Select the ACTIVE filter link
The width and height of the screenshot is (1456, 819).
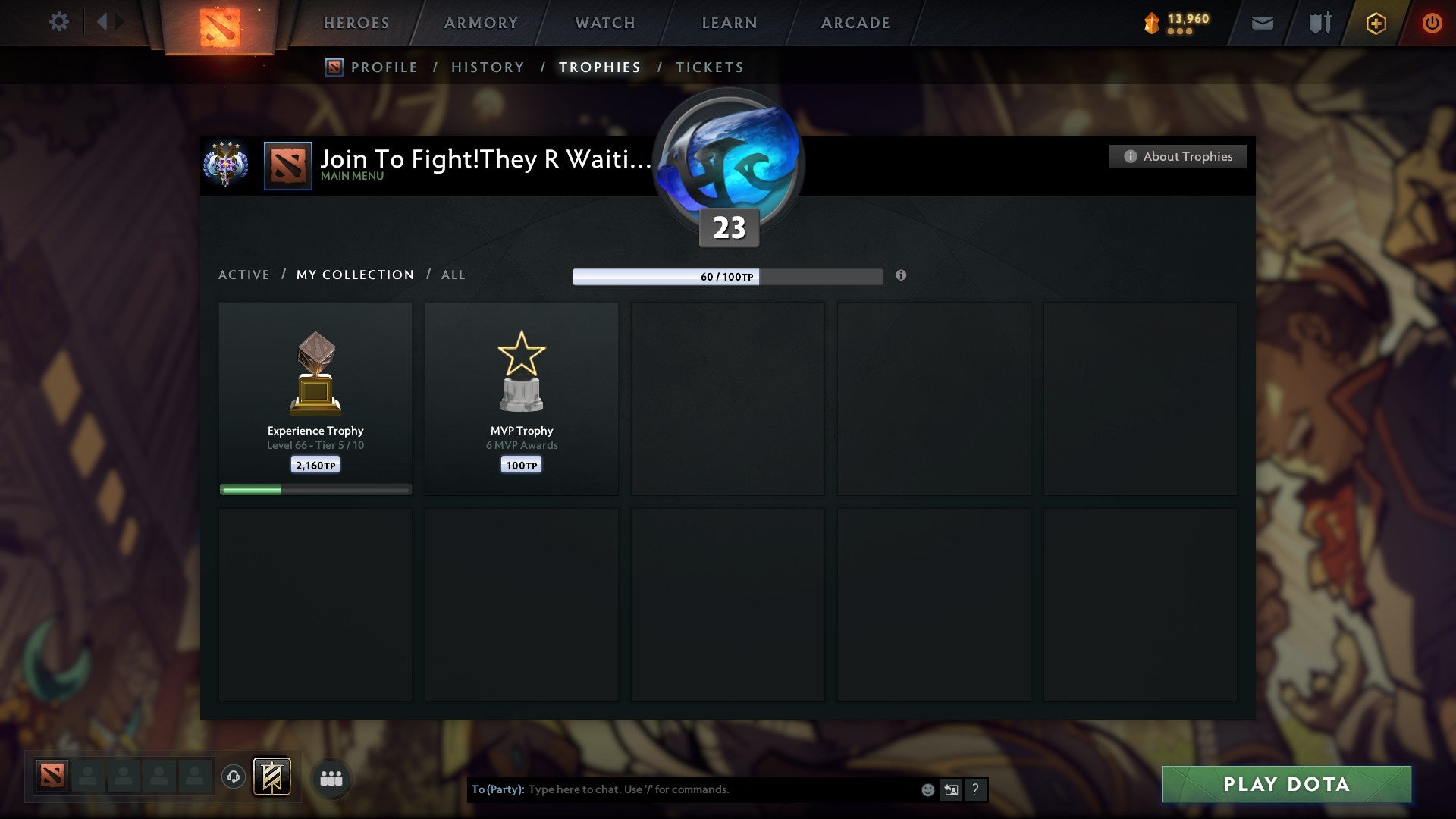pos(244,275)
